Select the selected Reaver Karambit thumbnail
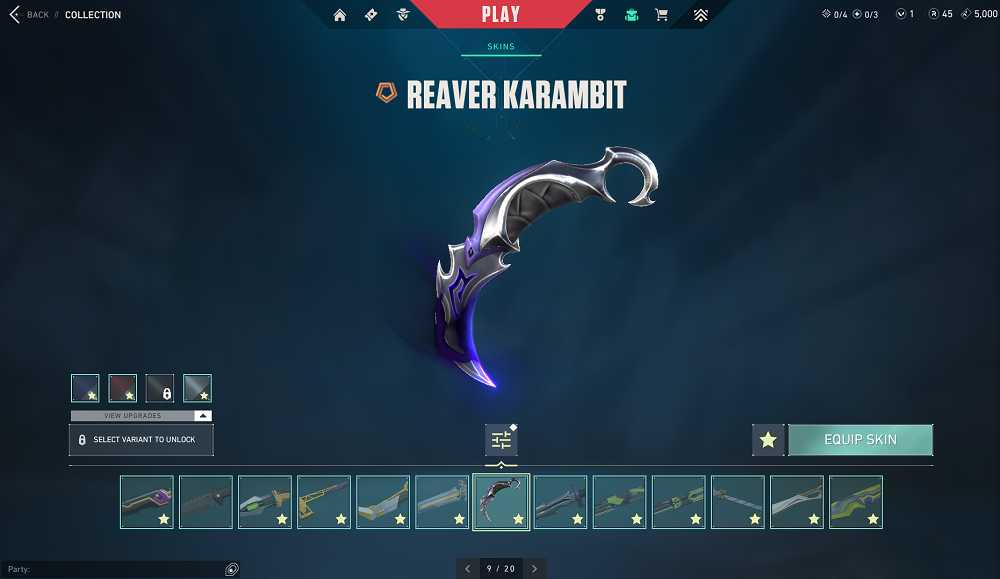Image resolution: width=1000 pixels, height=579 pixels. (x=501, y=502)
